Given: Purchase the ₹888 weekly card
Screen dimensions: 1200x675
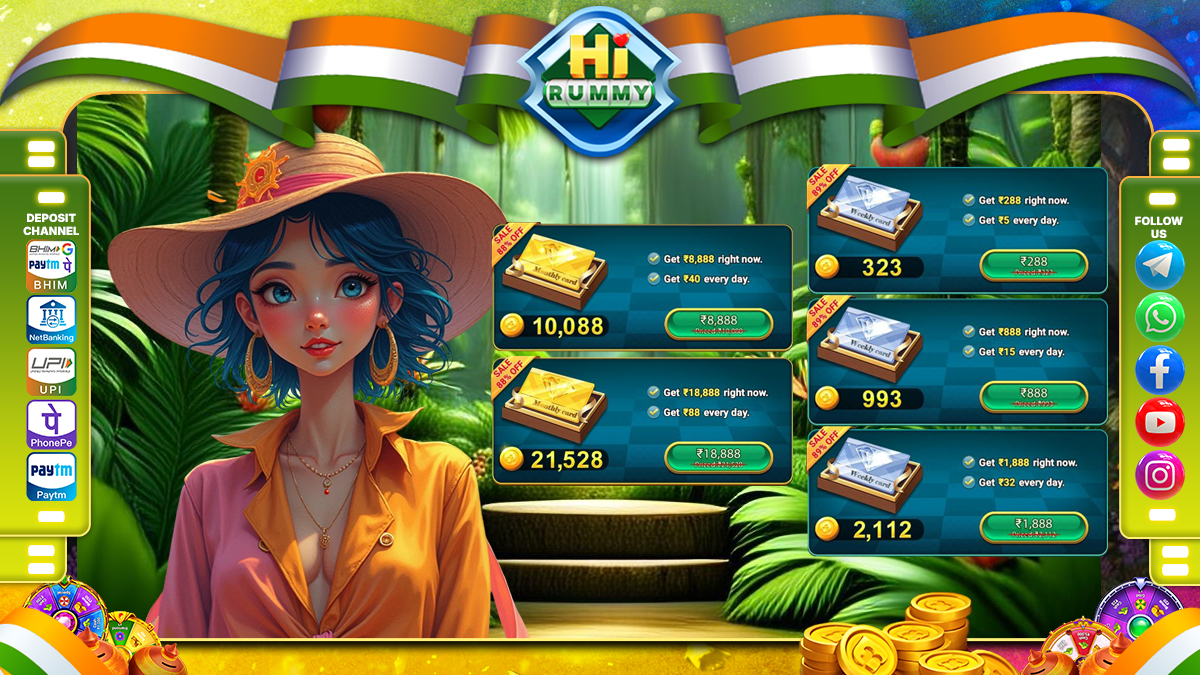Looking at the screenshot, I should click(x=1033, y=396).
